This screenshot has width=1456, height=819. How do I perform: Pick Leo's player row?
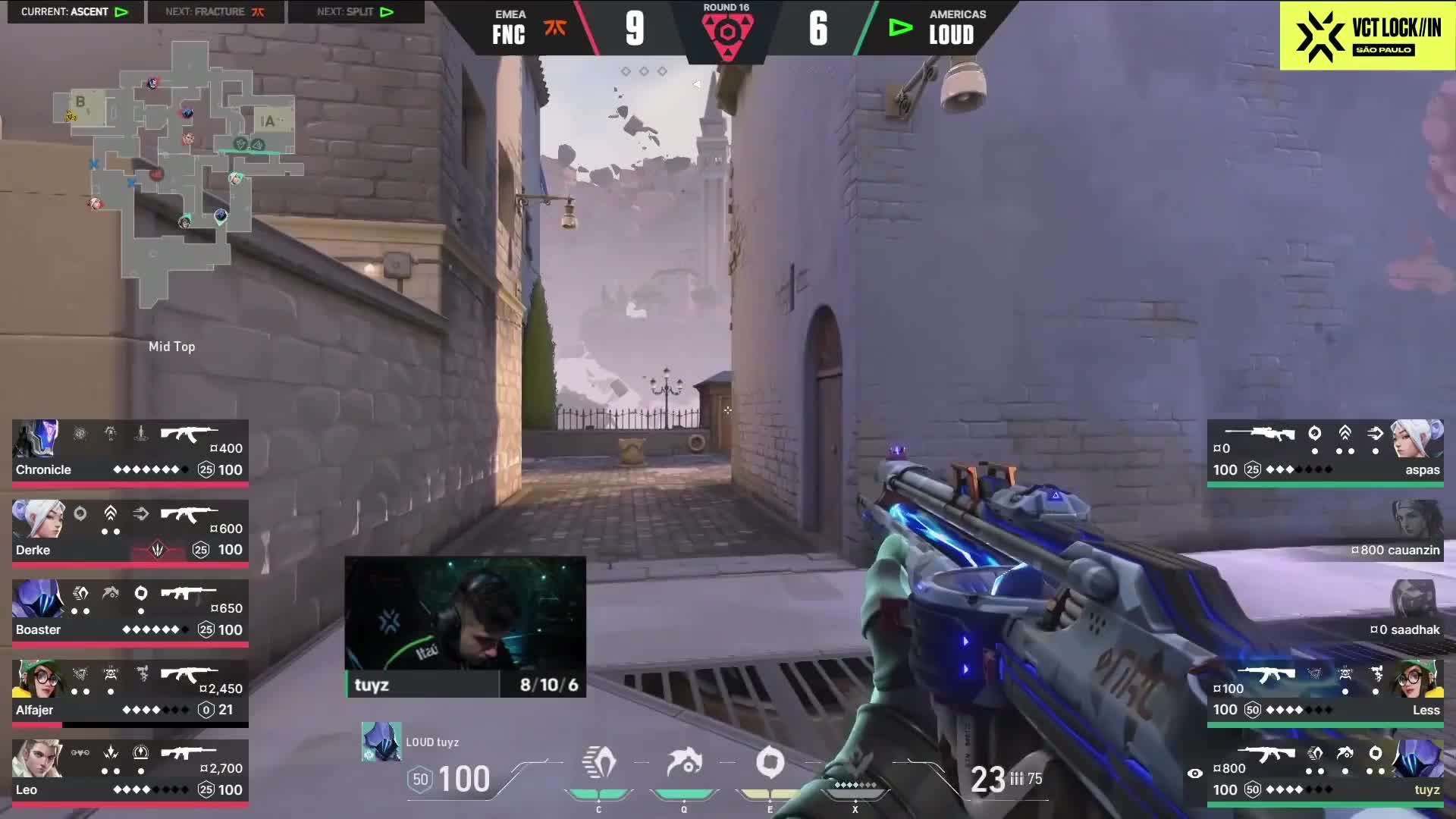coord(130,771)
